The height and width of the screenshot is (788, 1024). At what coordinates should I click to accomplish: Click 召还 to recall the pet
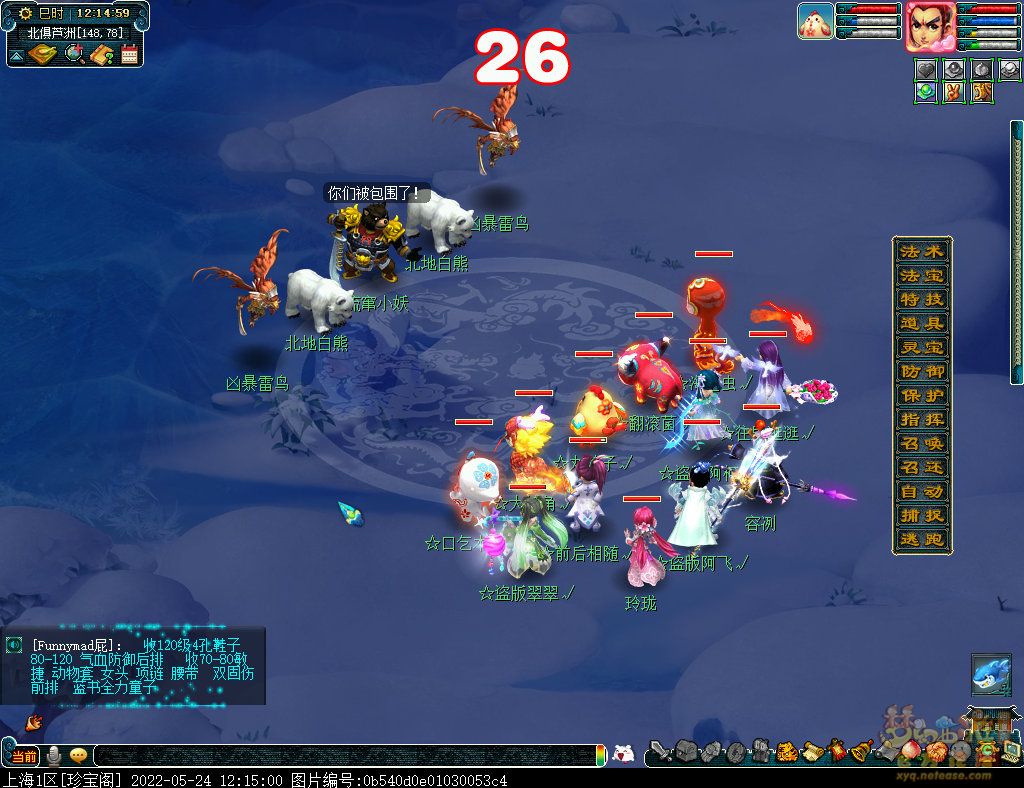click(x=921, y=467)
